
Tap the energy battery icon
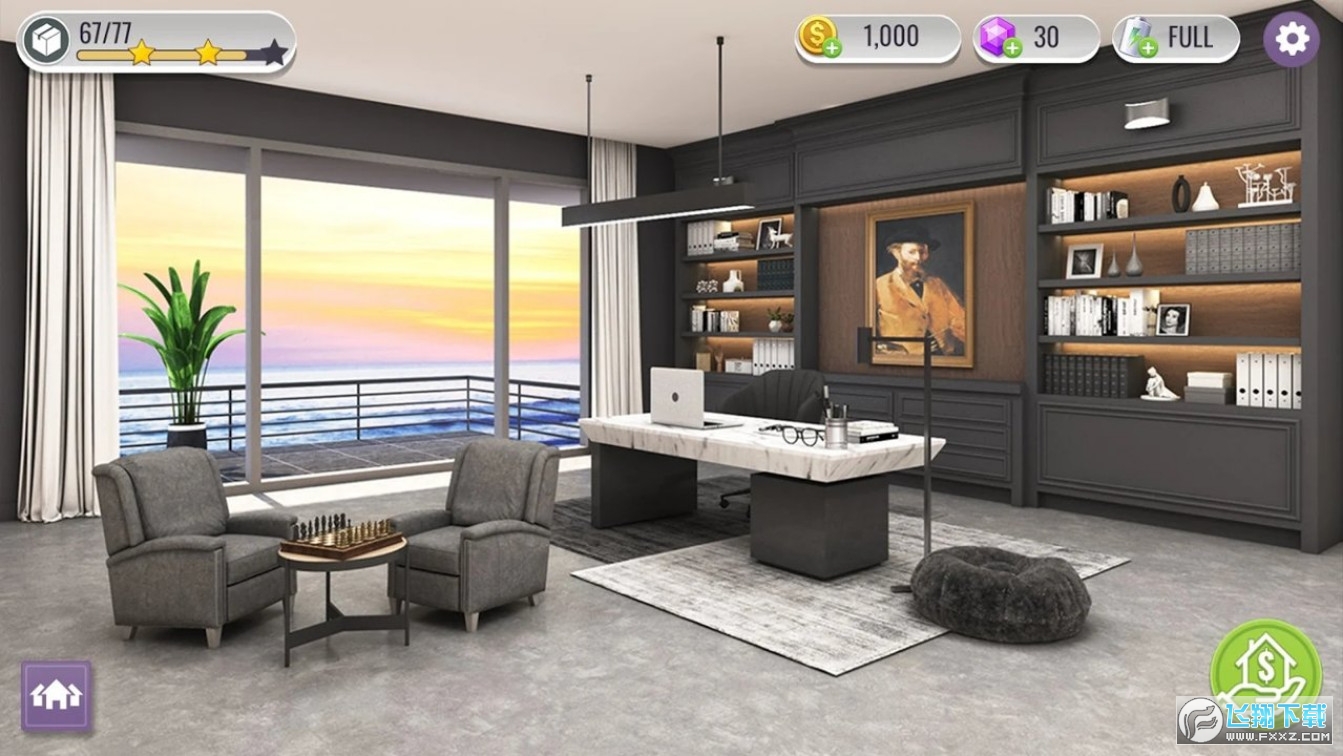[1134, 36]
